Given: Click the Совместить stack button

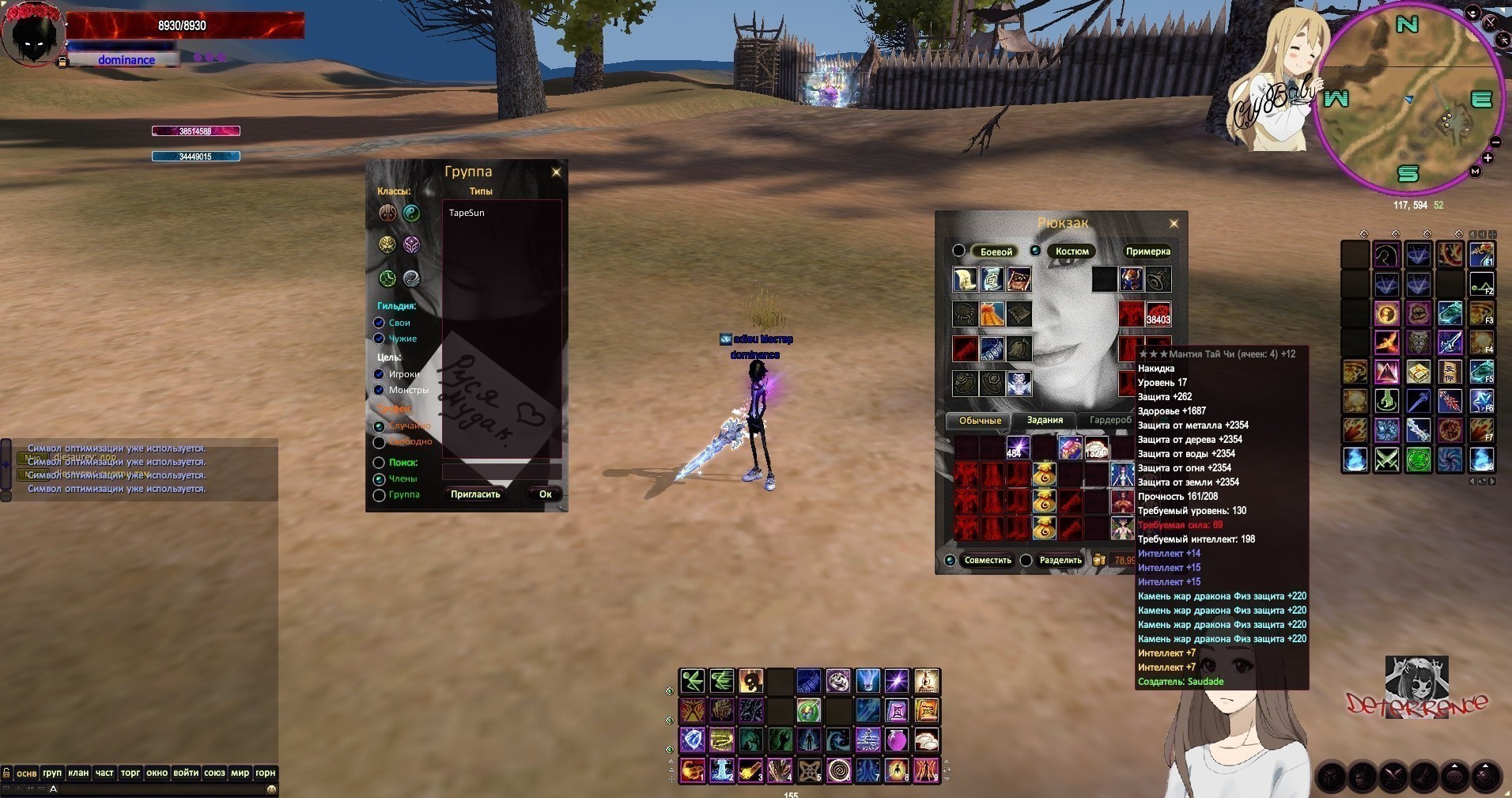Looking at the screenshot, I should 987,560.
